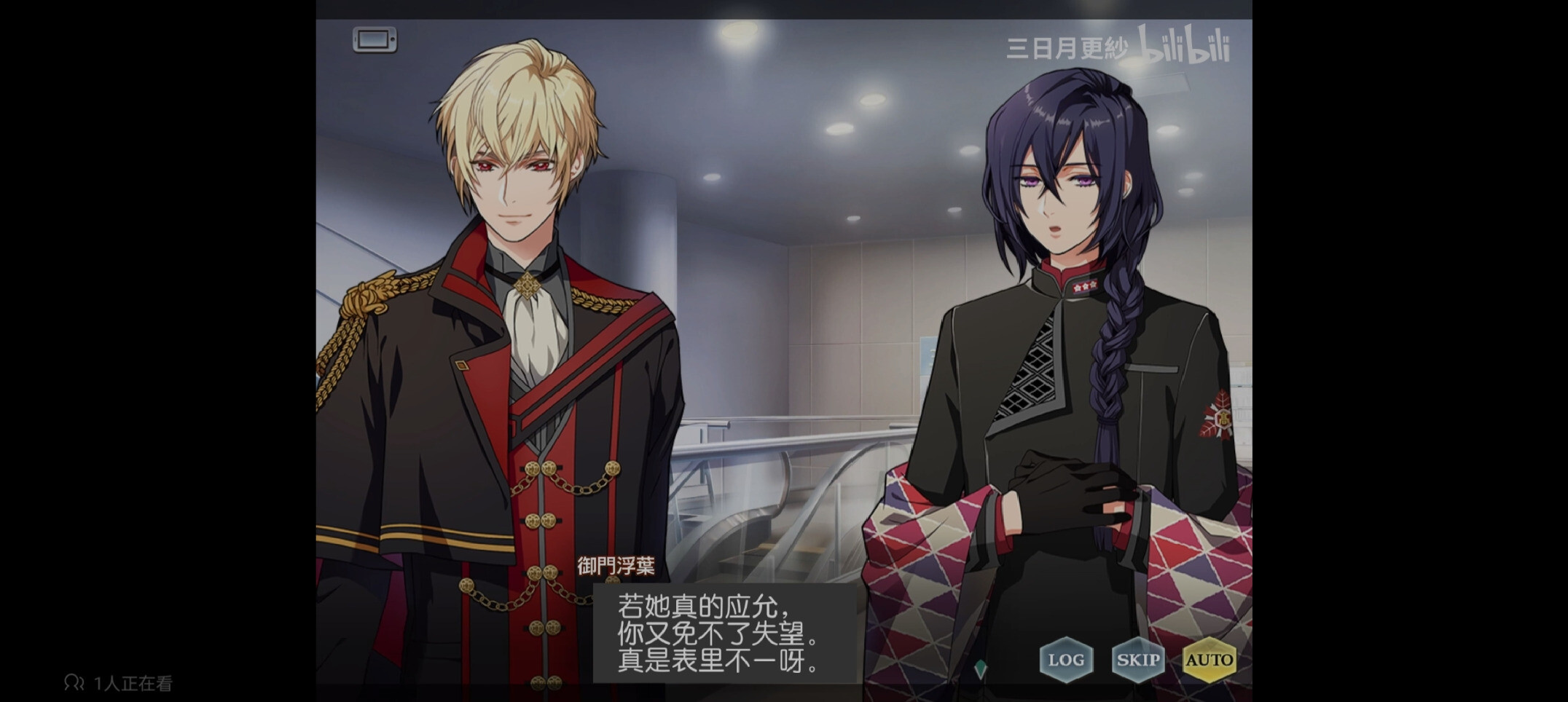Viewport: 1568px width, 702px height.
Task: Toggle AUTO dialogue playback
Action: (1209, 660)
